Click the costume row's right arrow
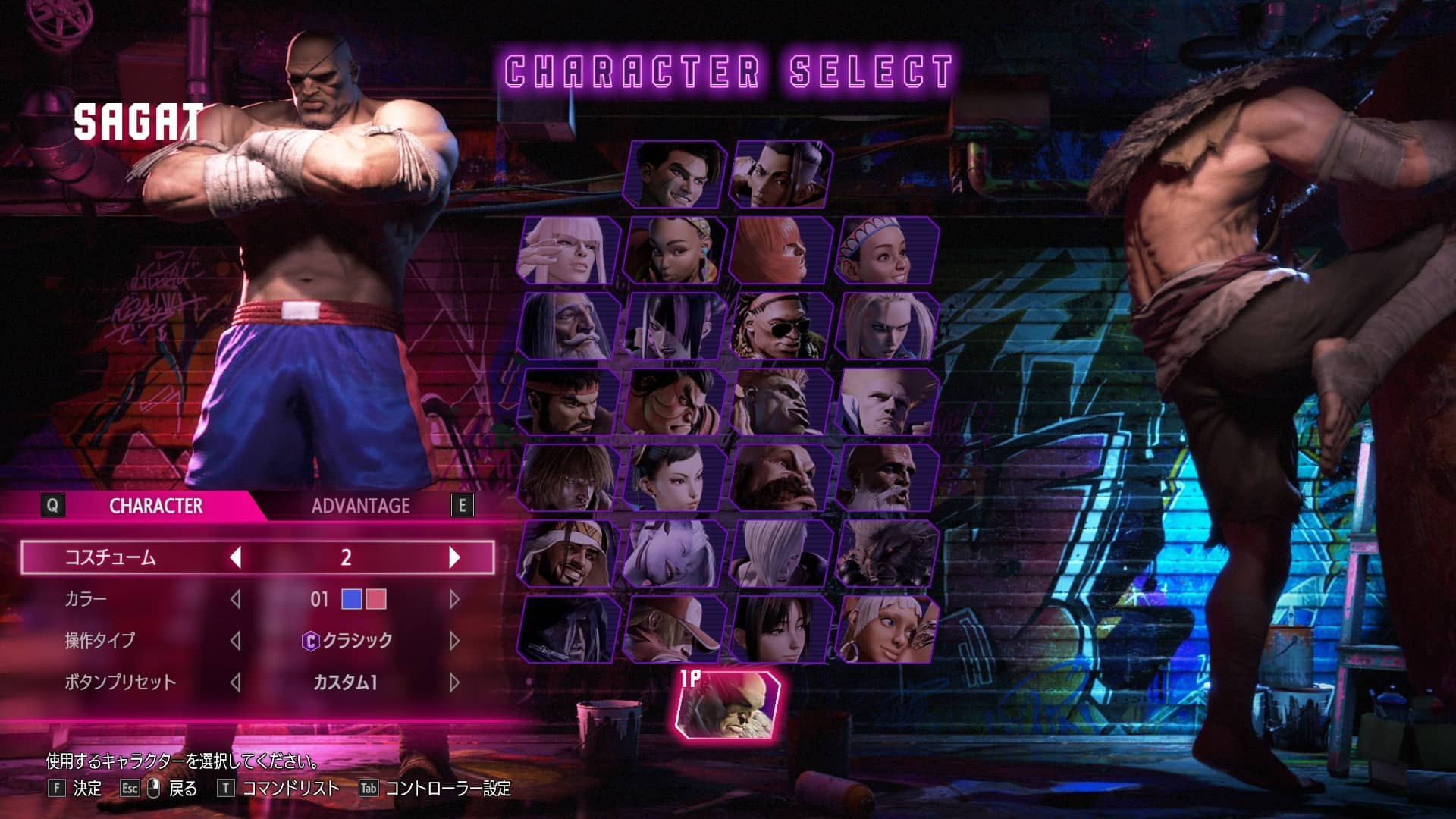Viewport: 1456px width, 819px height. [x=454, y=557]
